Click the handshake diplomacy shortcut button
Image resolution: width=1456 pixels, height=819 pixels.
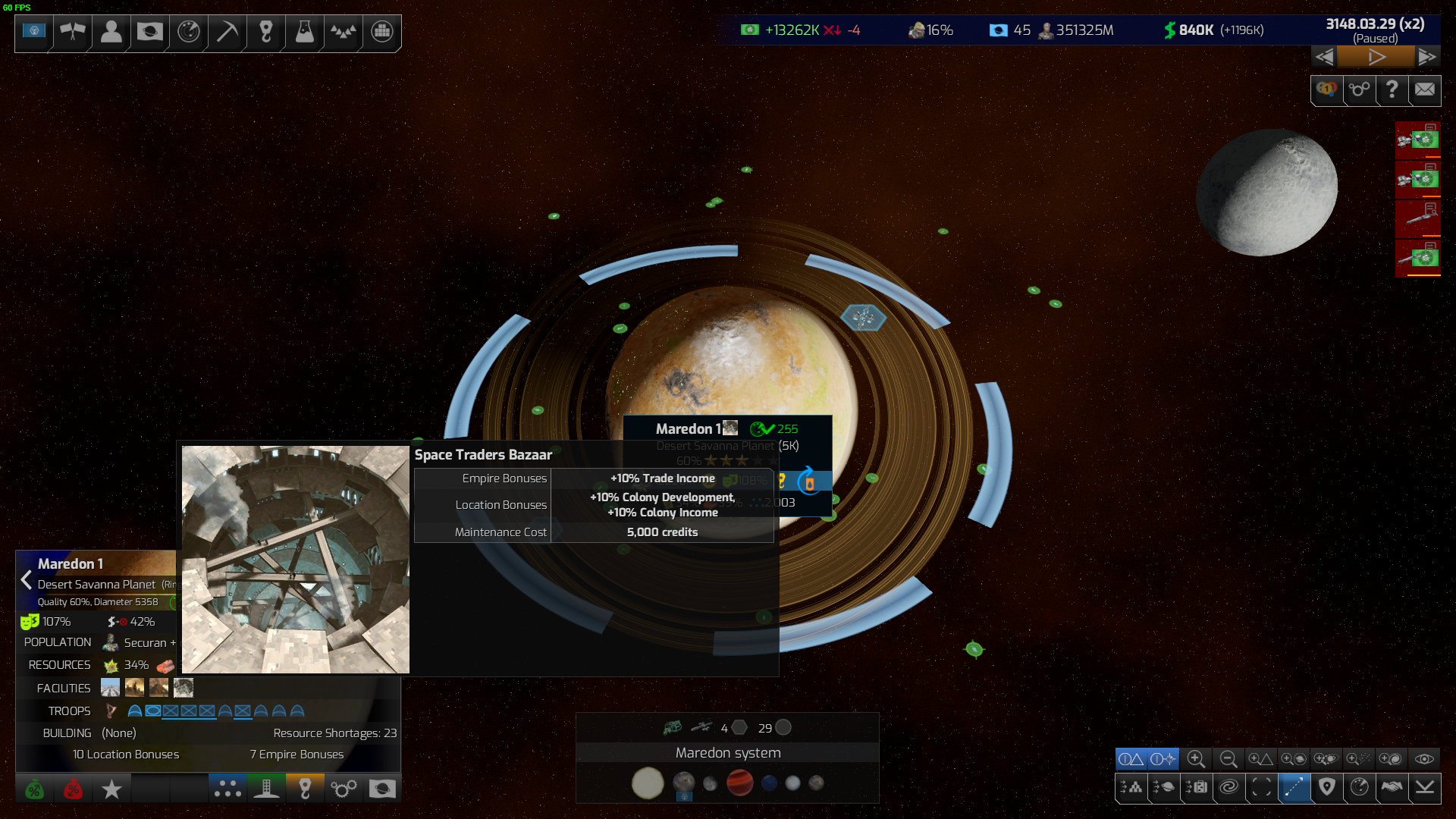pyautogui.click(x=1392, y=787)
